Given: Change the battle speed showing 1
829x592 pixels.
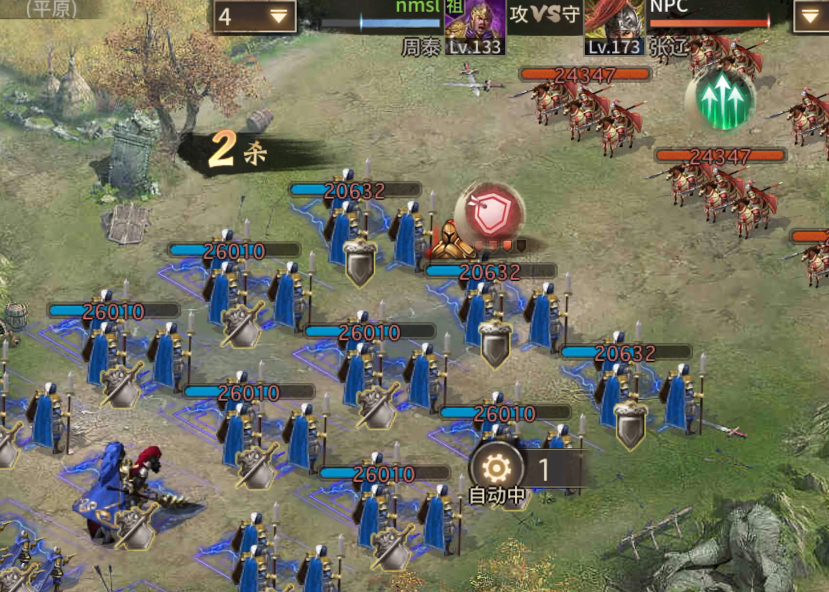Looking at the screenshot, I should click(x=545, y=468).
